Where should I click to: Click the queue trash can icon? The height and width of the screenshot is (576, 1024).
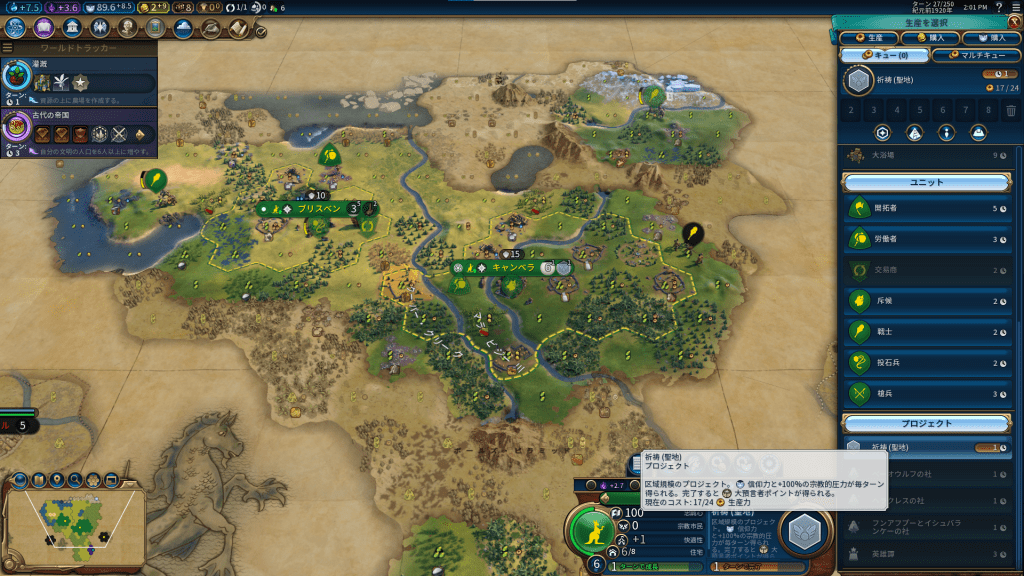coord(1010,110)
